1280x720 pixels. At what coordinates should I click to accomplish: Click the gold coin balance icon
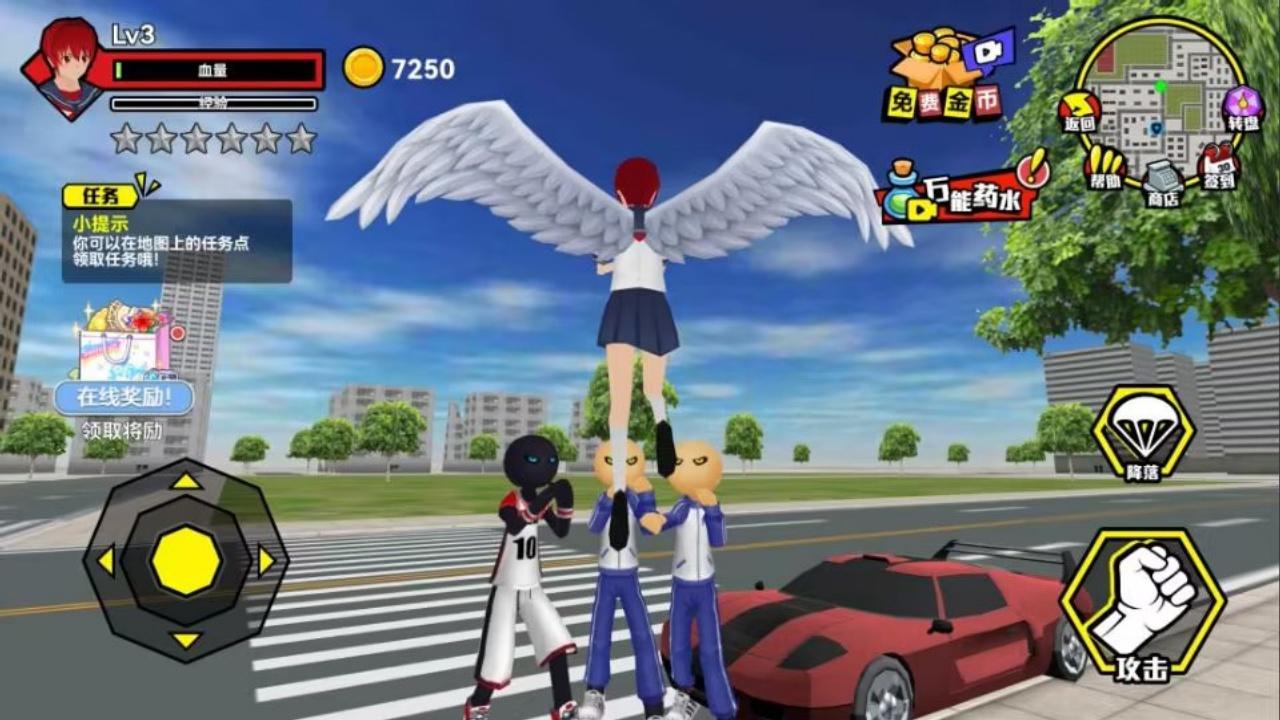363,68
